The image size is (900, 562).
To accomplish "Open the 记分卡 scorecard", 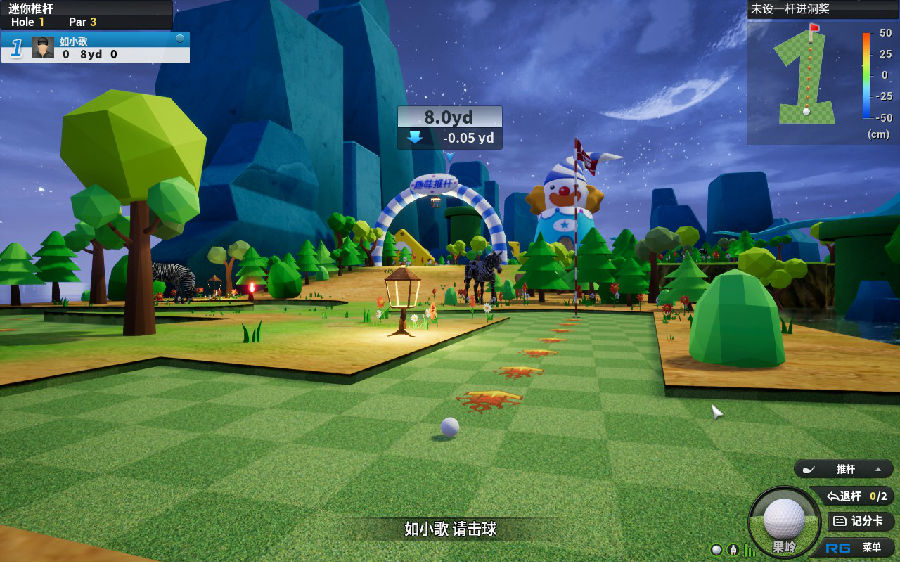I will (859, 521).
